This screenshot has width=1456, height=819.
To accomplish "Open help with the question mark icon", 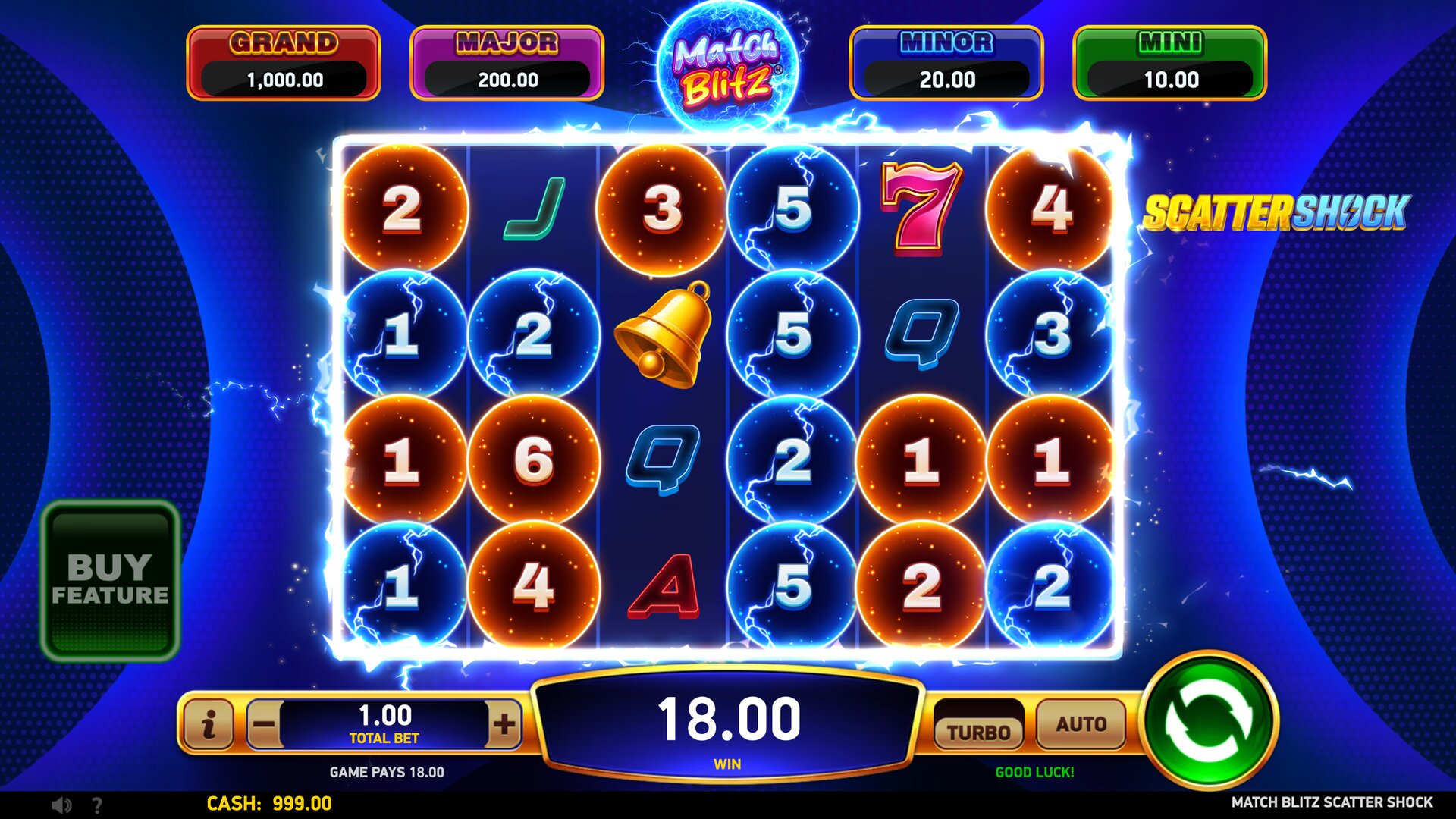I will click(x=96, y=805).
